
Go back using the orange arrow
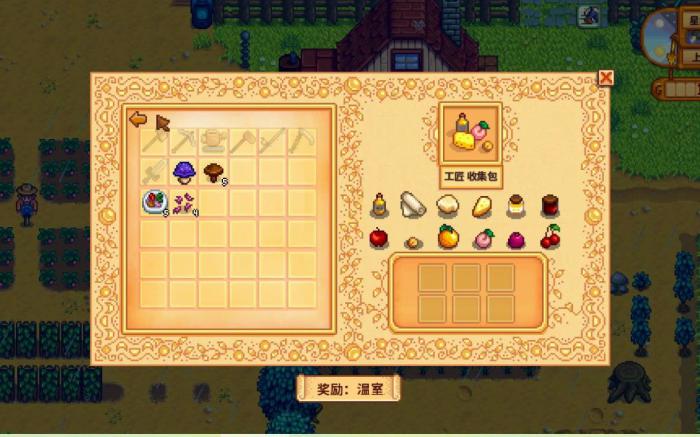(138, 119)
